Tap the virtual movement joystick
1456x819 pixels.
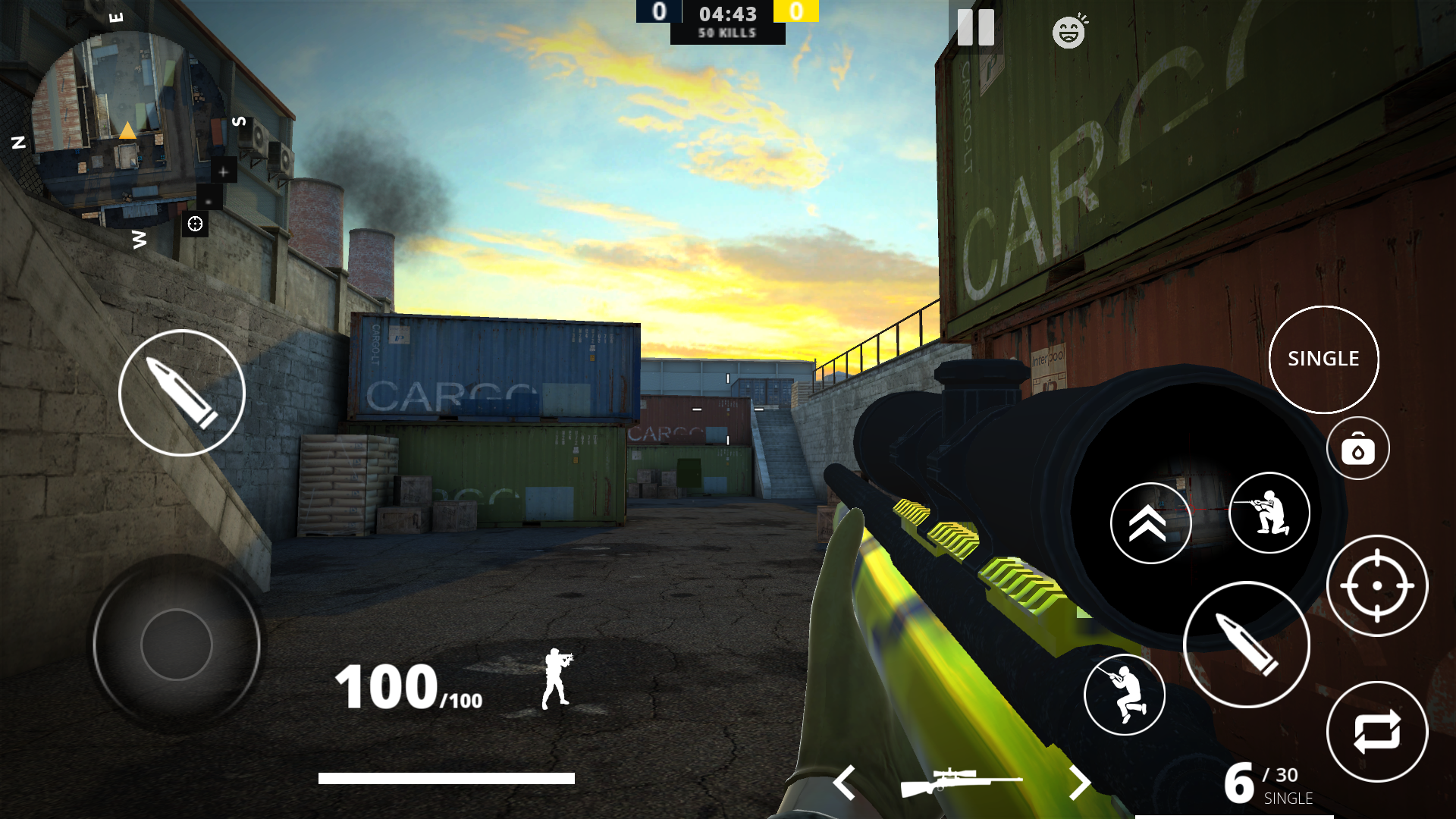(177, 645)
